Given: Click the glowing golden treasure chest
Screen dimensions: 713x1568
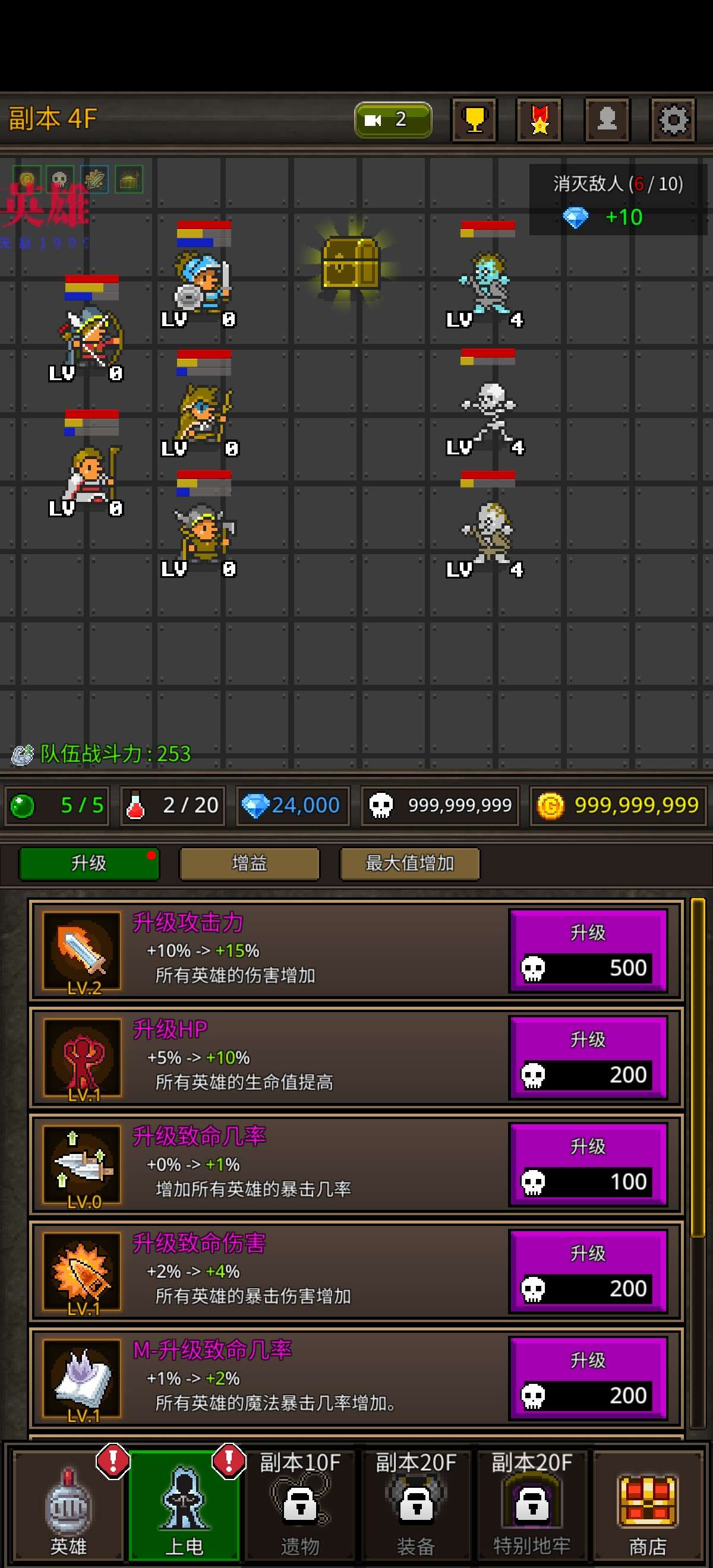Looking at the screenshot, I should 350,263.
